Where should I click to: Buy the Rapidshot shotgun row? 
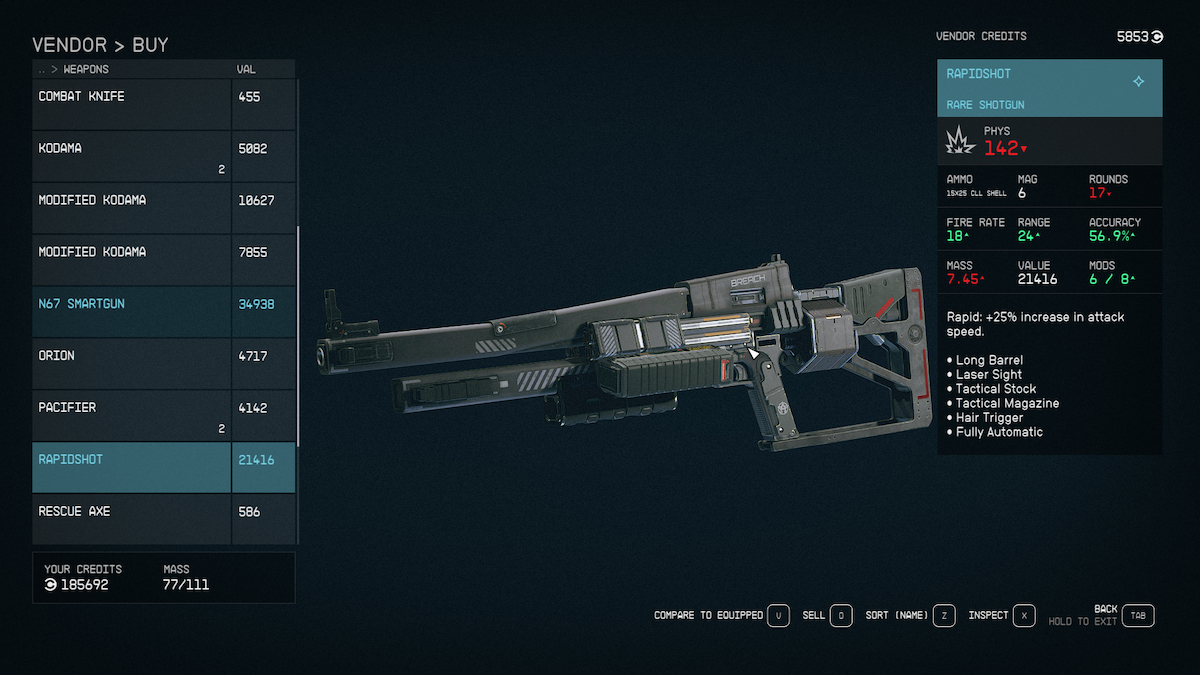132,467
